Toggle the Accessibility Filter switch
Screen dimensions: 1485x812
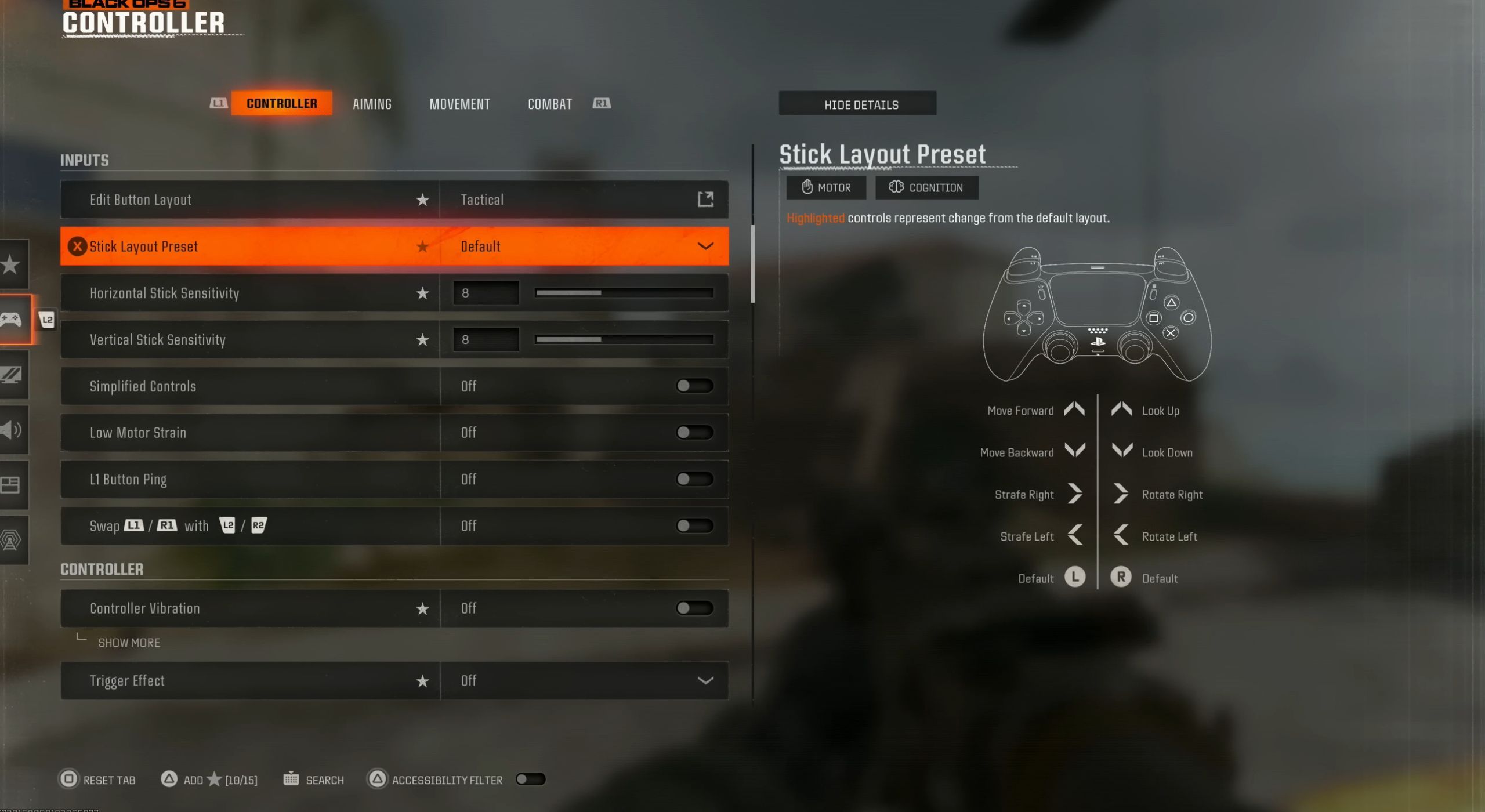coord(530,780)
